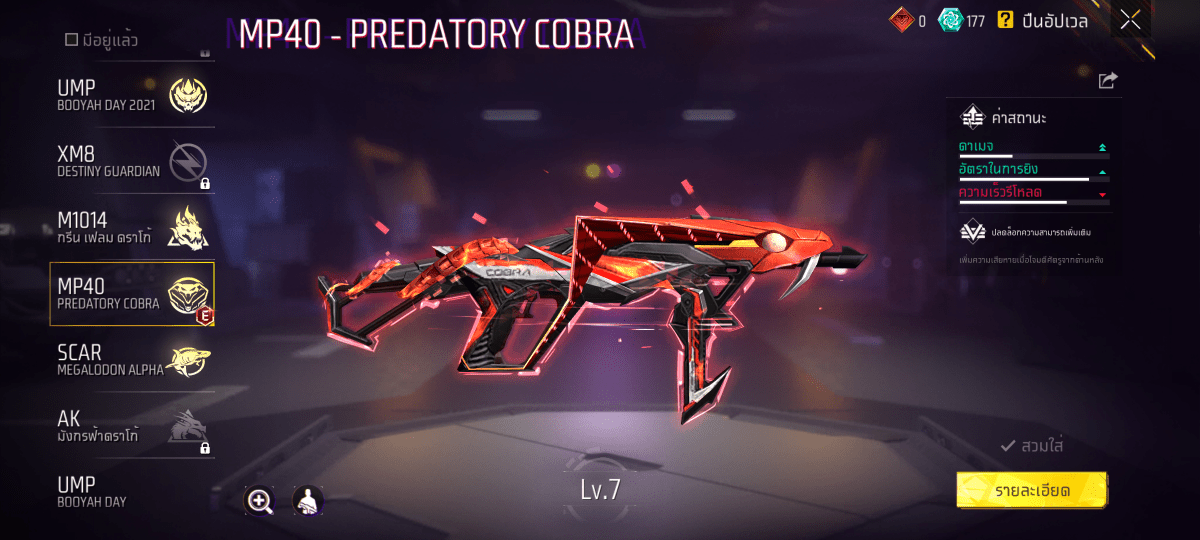The width and height of the screenshot is (1200, 540).
Task: Select the MP40 Predatory Cobra entry
Action: (132, 294)
